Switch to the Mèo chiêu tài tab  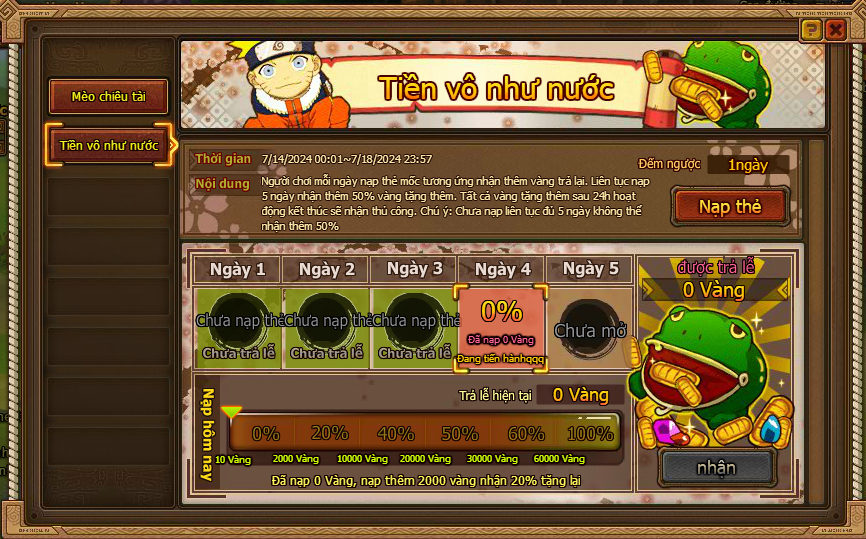(x=109, y=97)
